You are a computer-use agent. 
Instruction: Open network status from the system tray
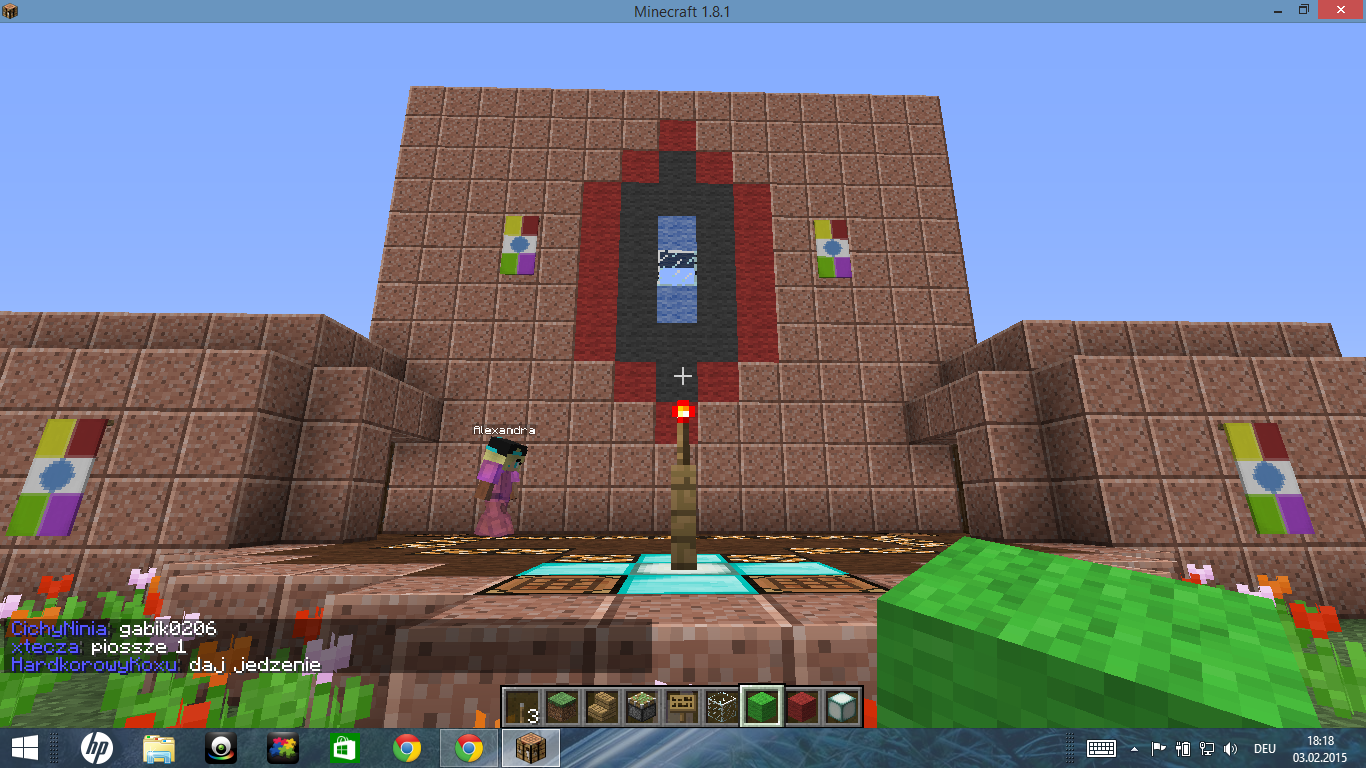1205,749
